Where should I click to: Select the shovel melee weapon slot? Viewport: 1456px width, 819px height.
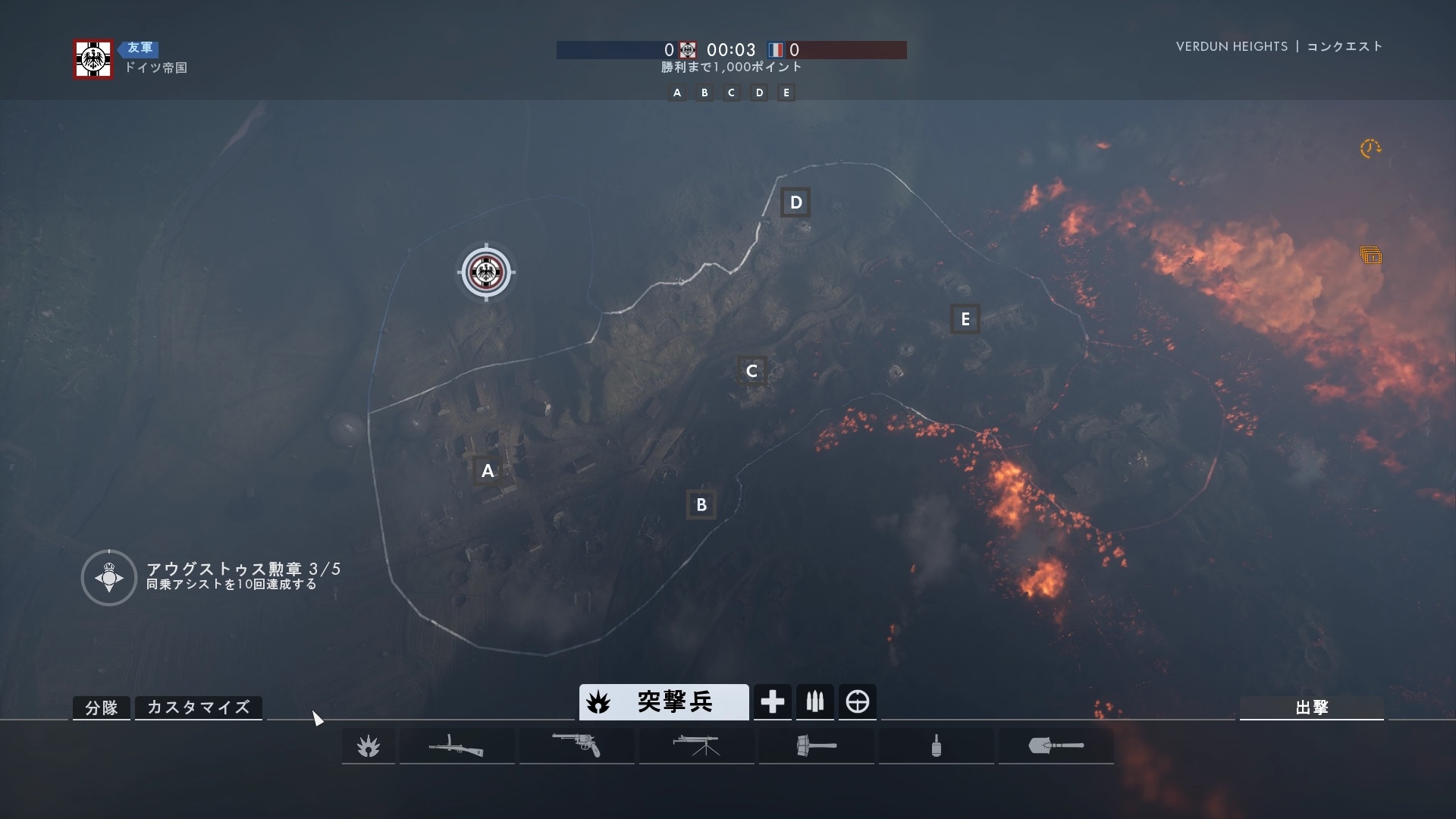pyautogui.click(x=1056, y=746)
